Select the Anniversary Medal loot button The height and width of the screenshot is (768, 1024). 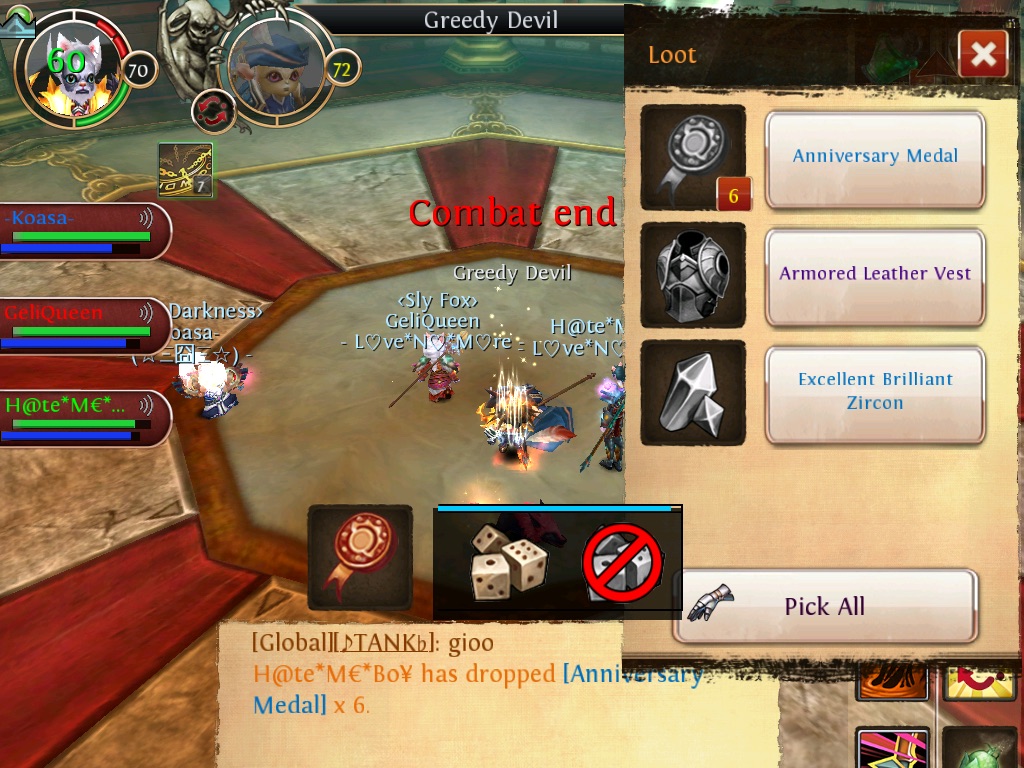[875, 157]
